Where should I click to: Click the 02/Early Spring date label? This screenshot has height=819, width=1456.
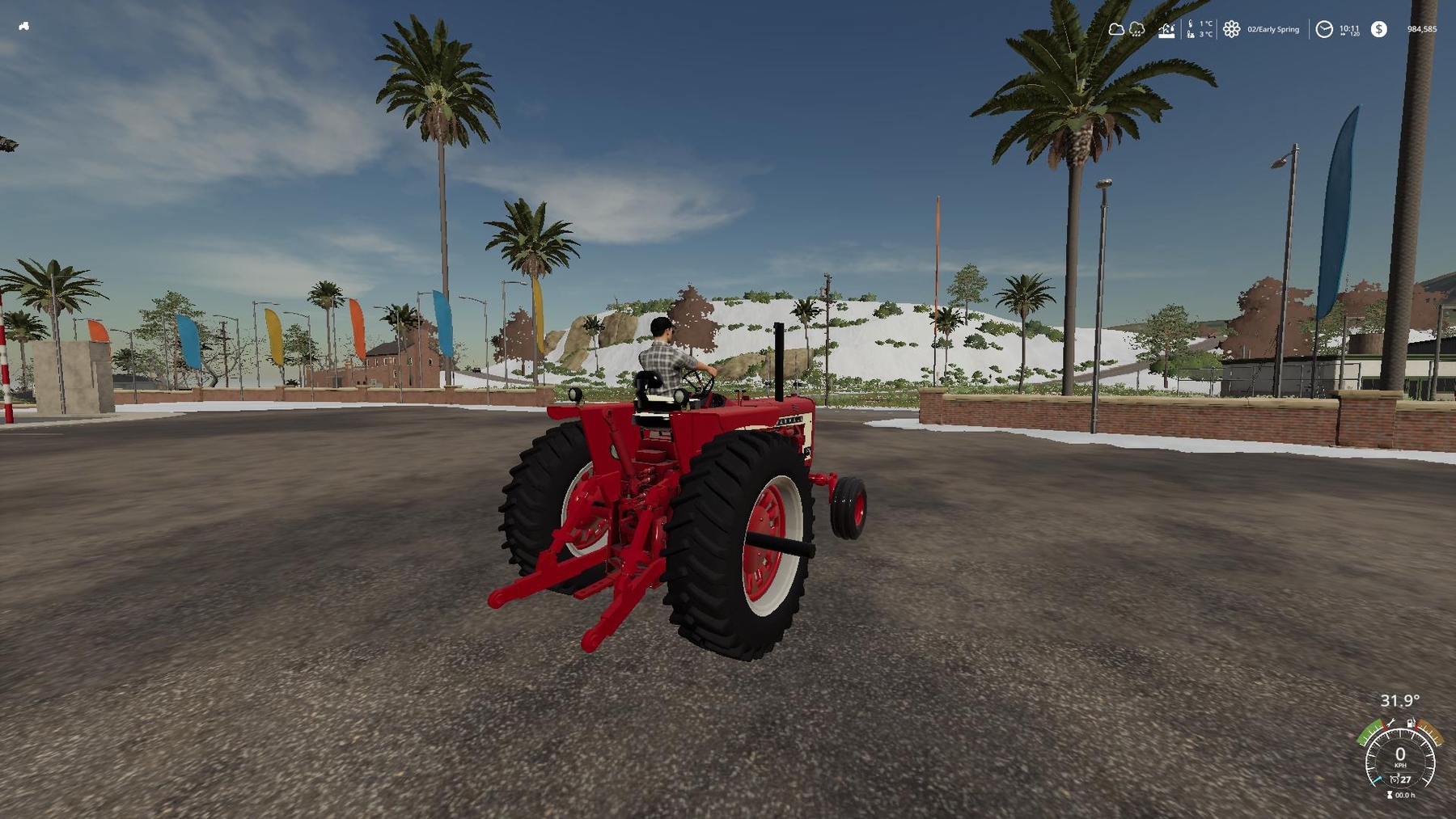1273,29
